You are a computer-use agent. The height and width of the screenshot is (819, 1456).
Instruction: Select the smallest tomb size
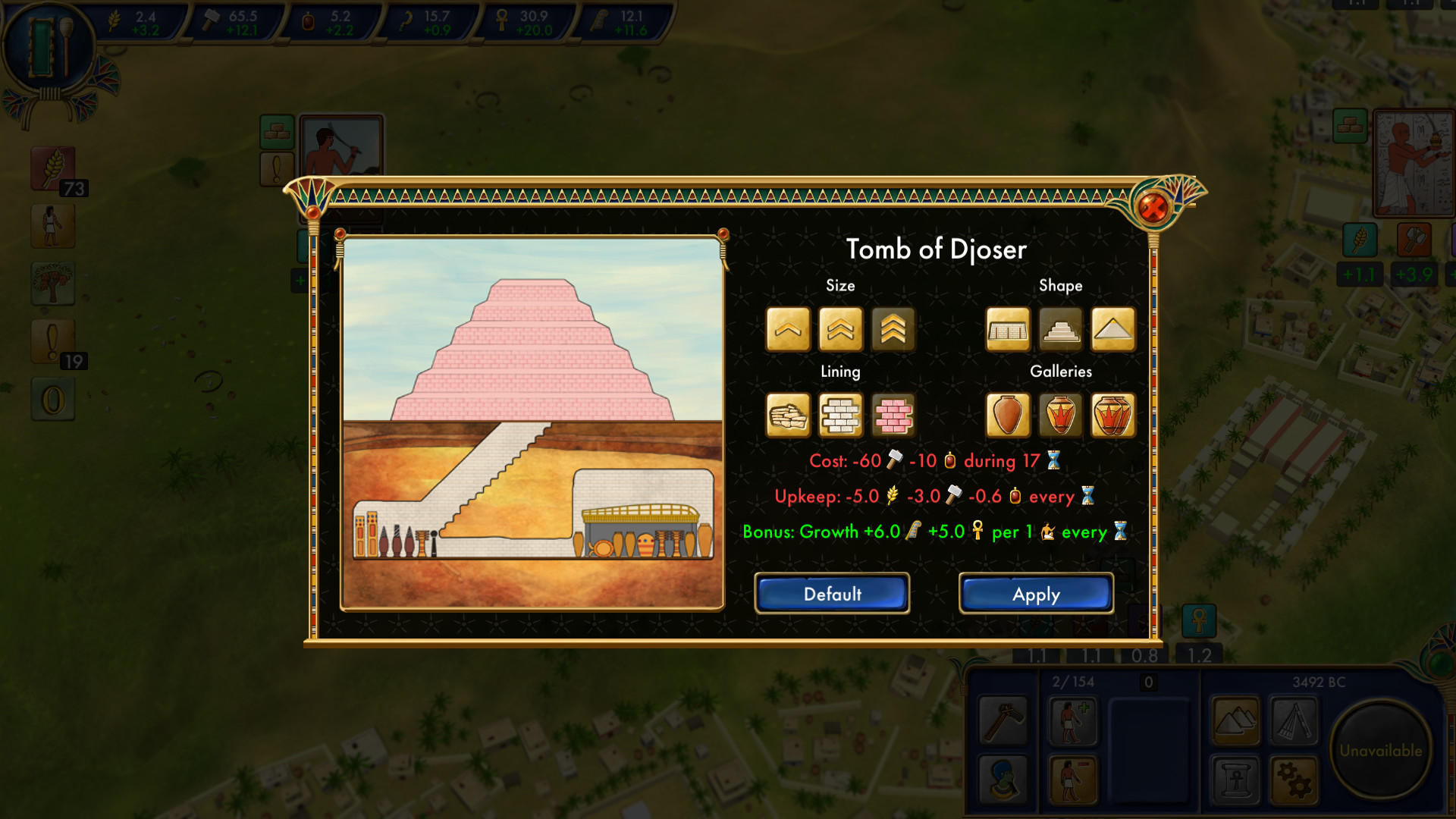coord(786,330)
